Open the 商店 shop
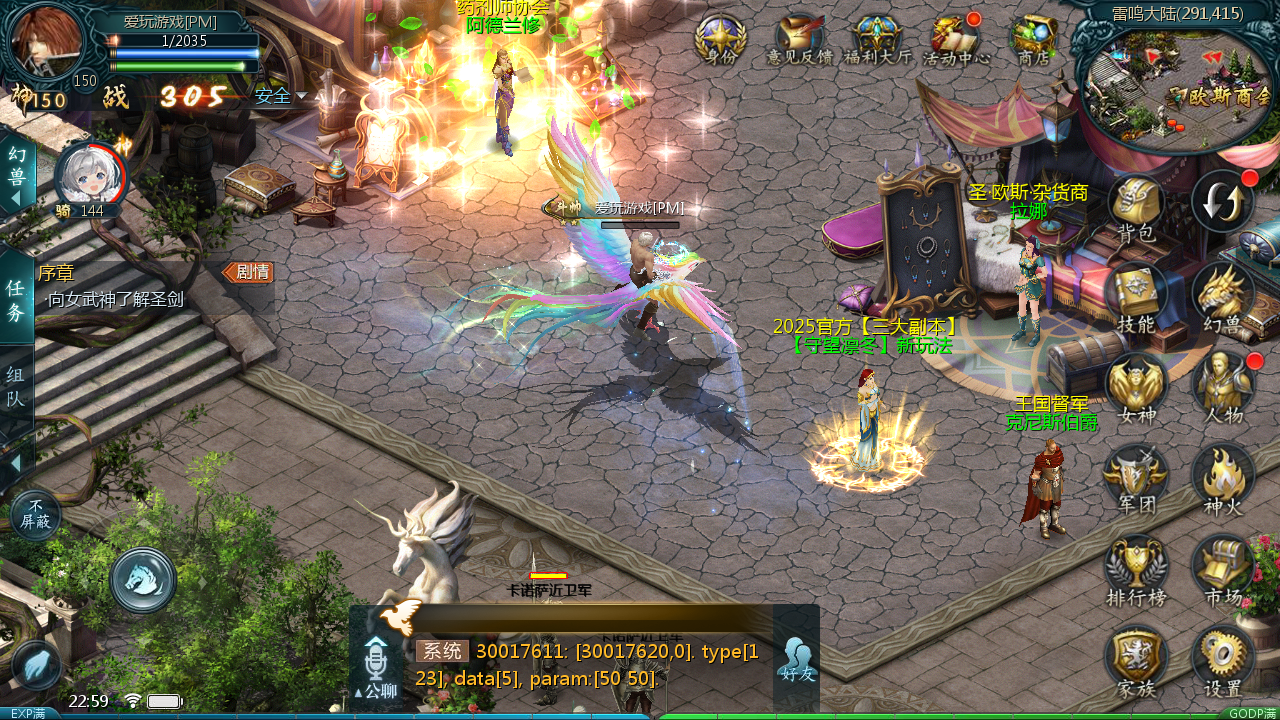This screenshot has width=1280, height=720. [1033, 38]
